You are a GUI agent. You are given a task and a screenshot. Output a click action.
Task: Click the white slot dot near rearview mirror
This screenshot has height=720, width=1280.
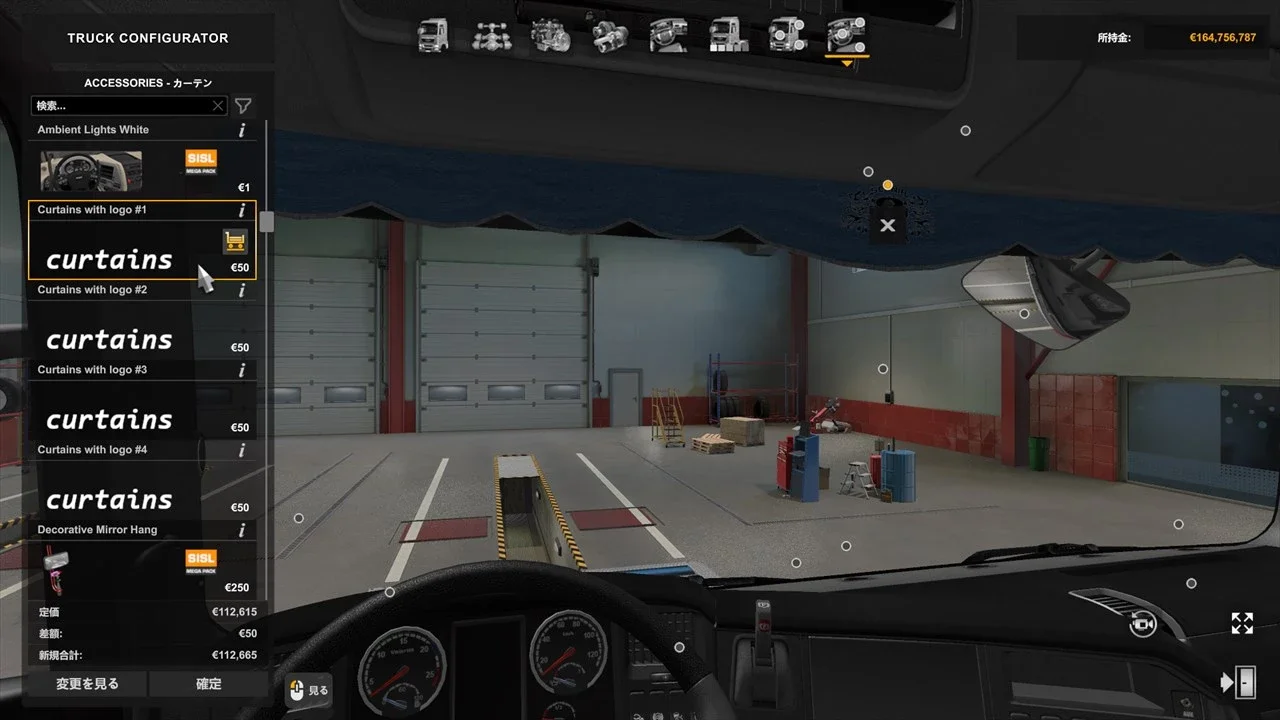coord(1024,313)
